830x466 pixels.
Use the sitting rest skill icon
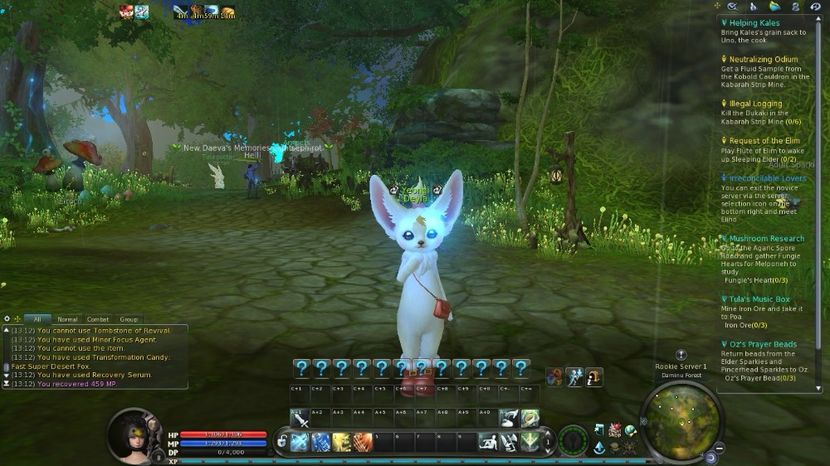coord(489,441)
